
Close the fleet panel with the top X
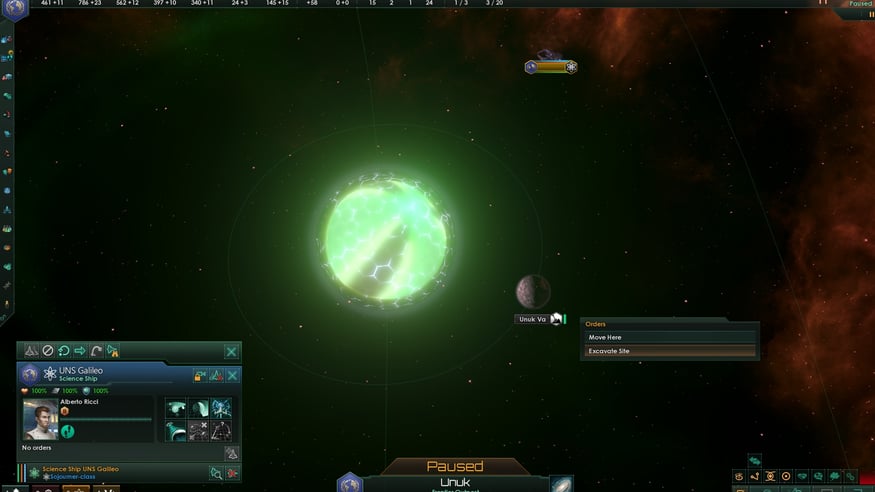pos(231,351)
